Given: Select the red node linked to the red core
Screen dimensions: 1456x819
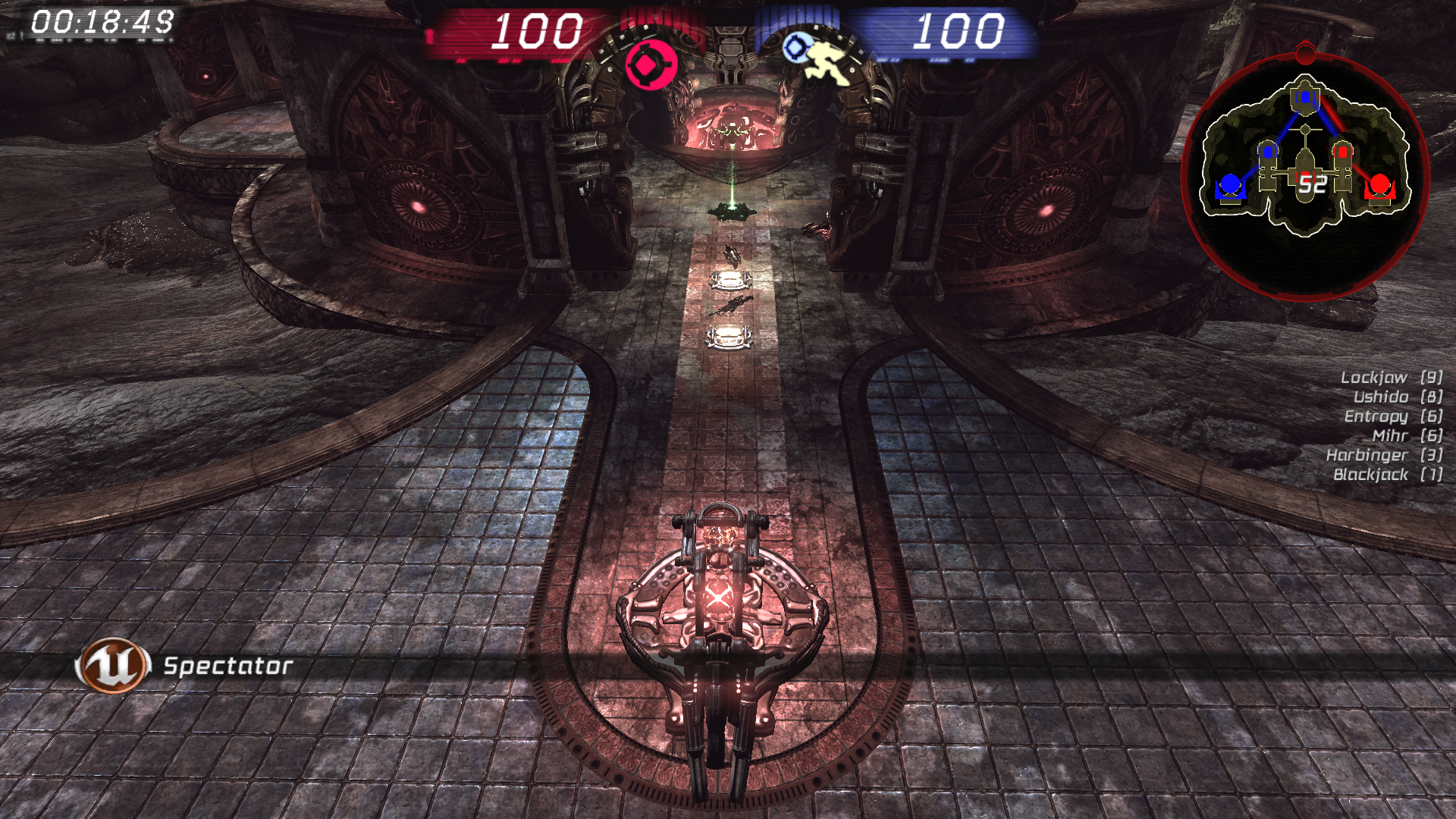Looking at the screenshot, I should coord(1342,152).
